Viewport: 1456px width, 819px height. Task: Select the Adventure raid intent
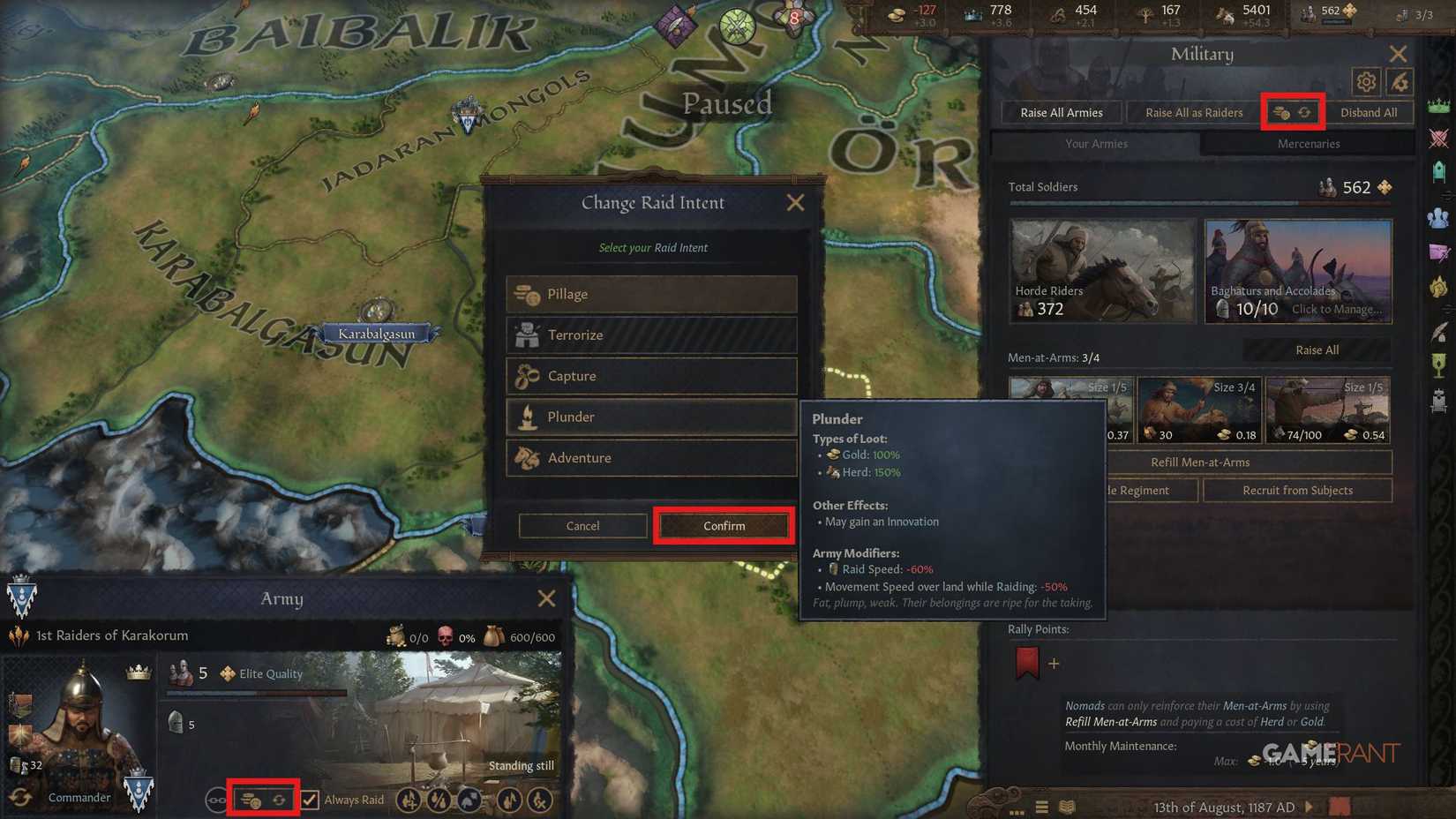(650, 457)
